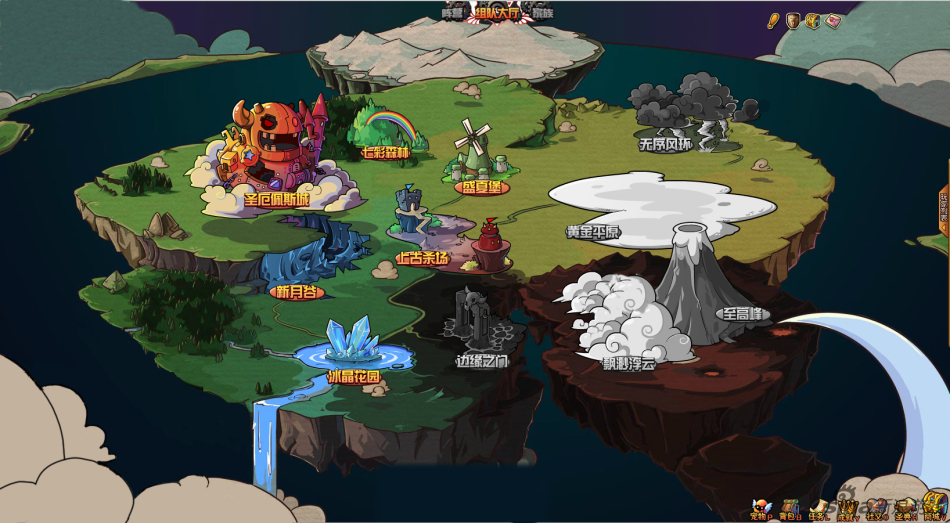Open the 背包 backpack inventory
Image resolution: width=950 pixels, height=523 pixels.
click(791, 508)
